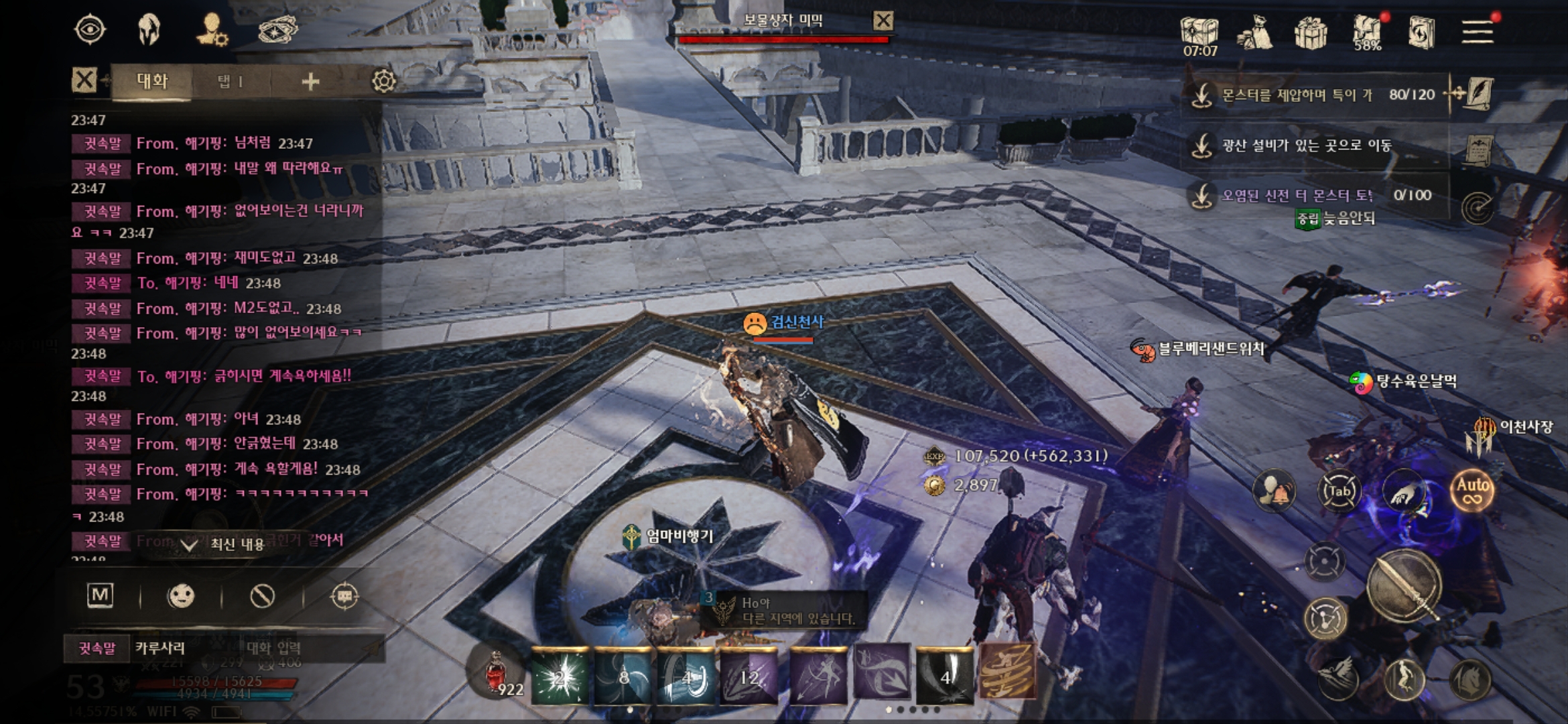Toggle Auto battle mode
The image size is (1568, 724).
[x=1472, y=490]
